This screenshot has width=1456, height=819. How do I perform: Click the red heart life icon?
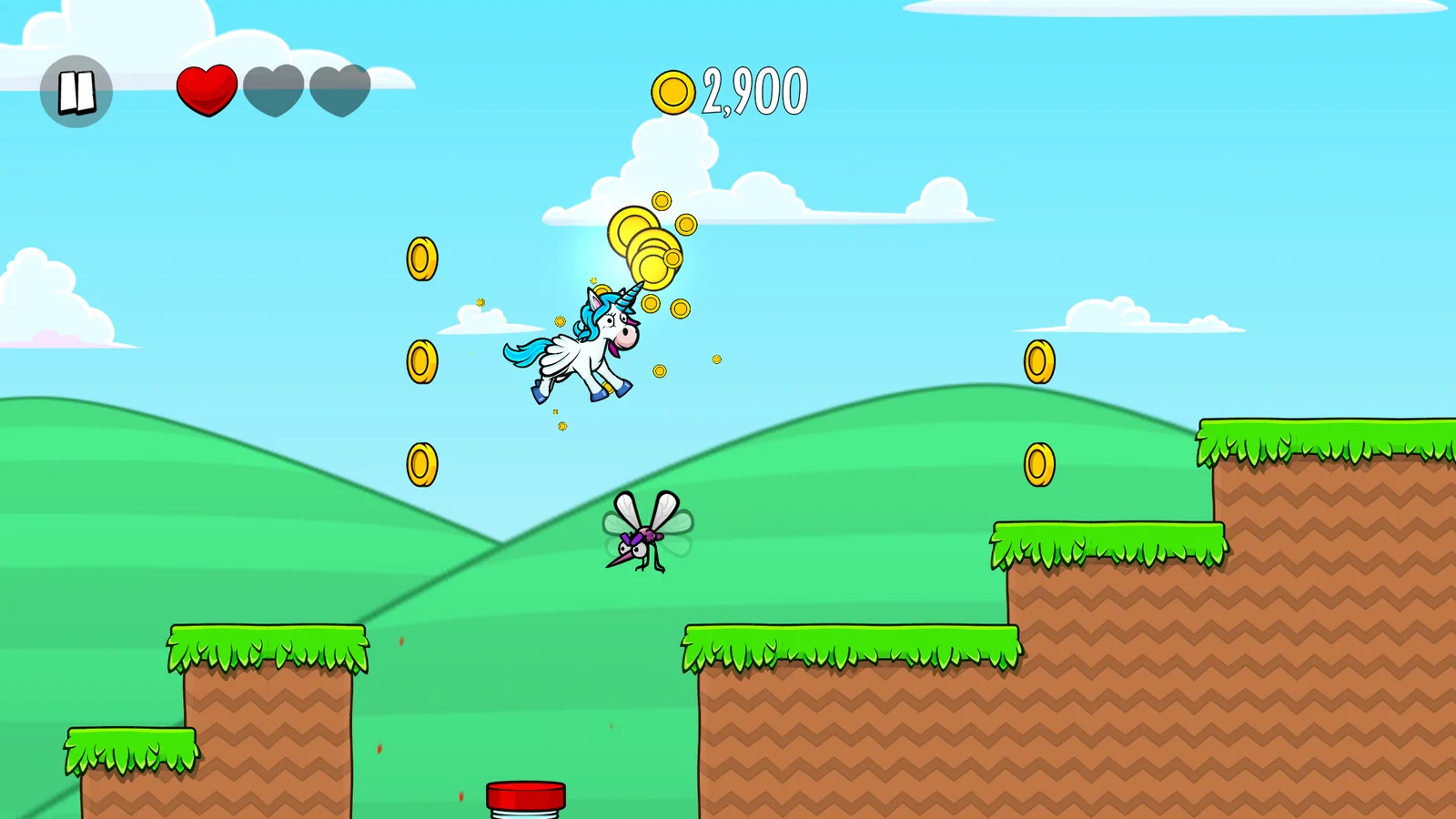point(207,90)
